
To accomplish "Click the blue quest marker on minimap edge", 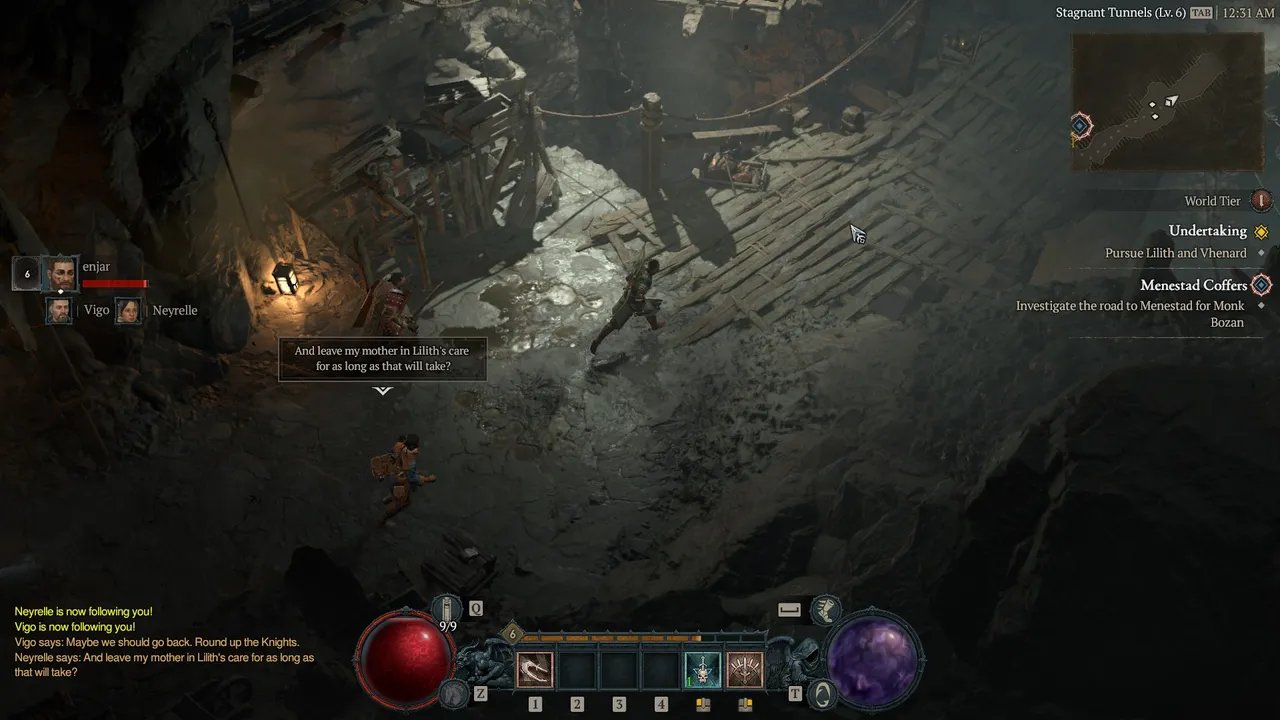I will pyautogui.click(x=1080, y=127).
